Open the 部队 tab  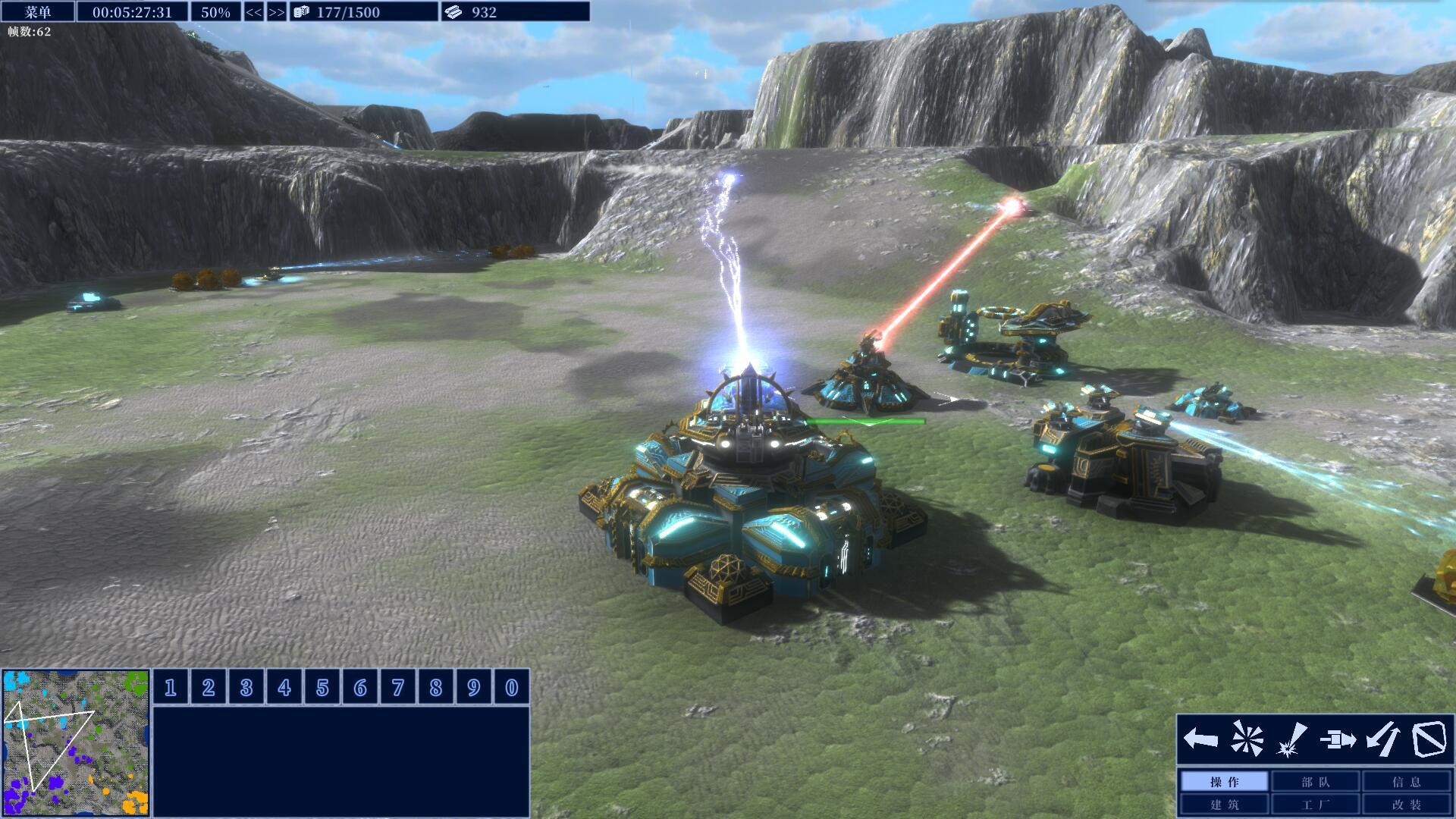(x=1316, y=782)
